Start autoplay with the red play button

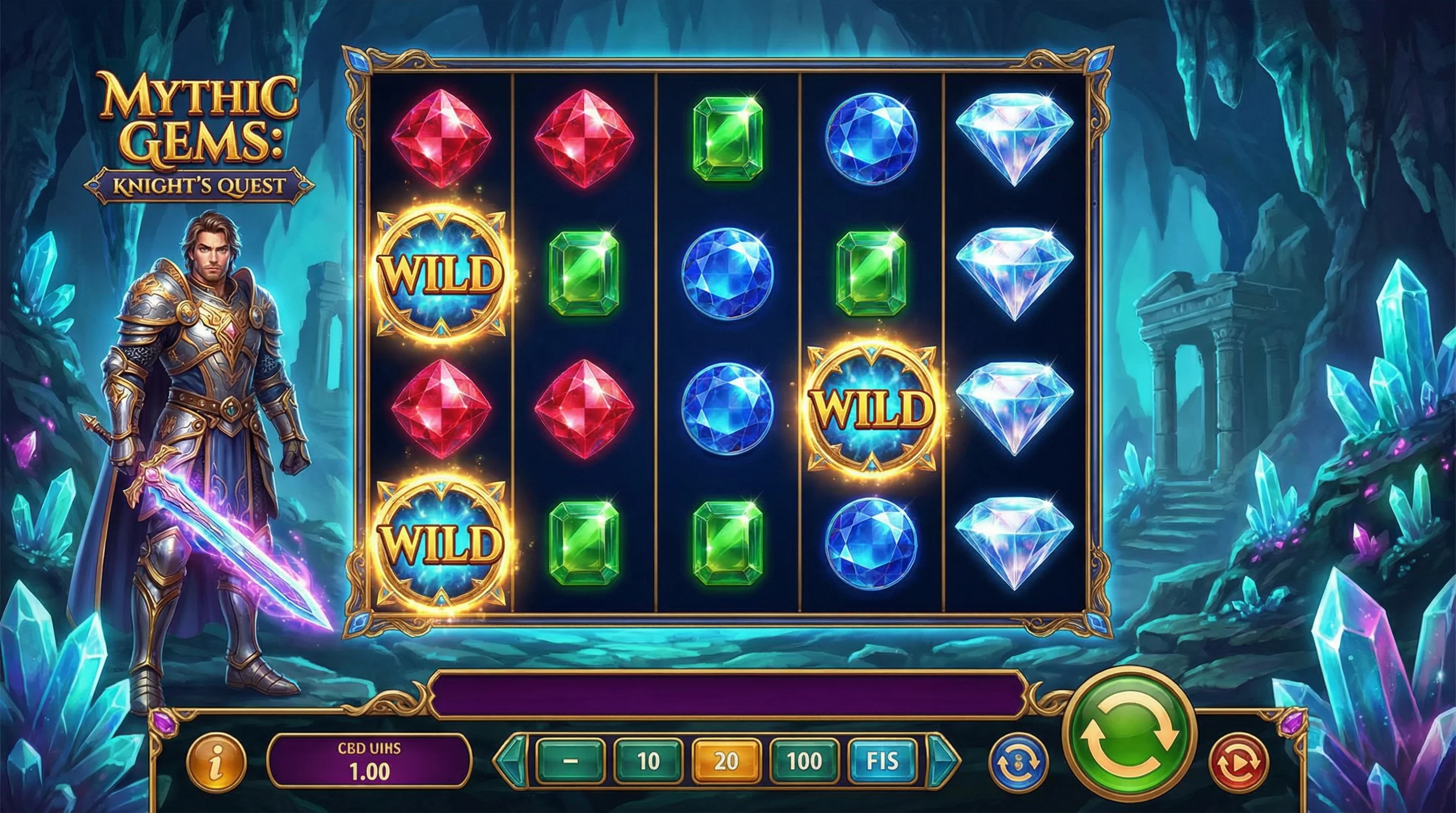[1238, 763]
